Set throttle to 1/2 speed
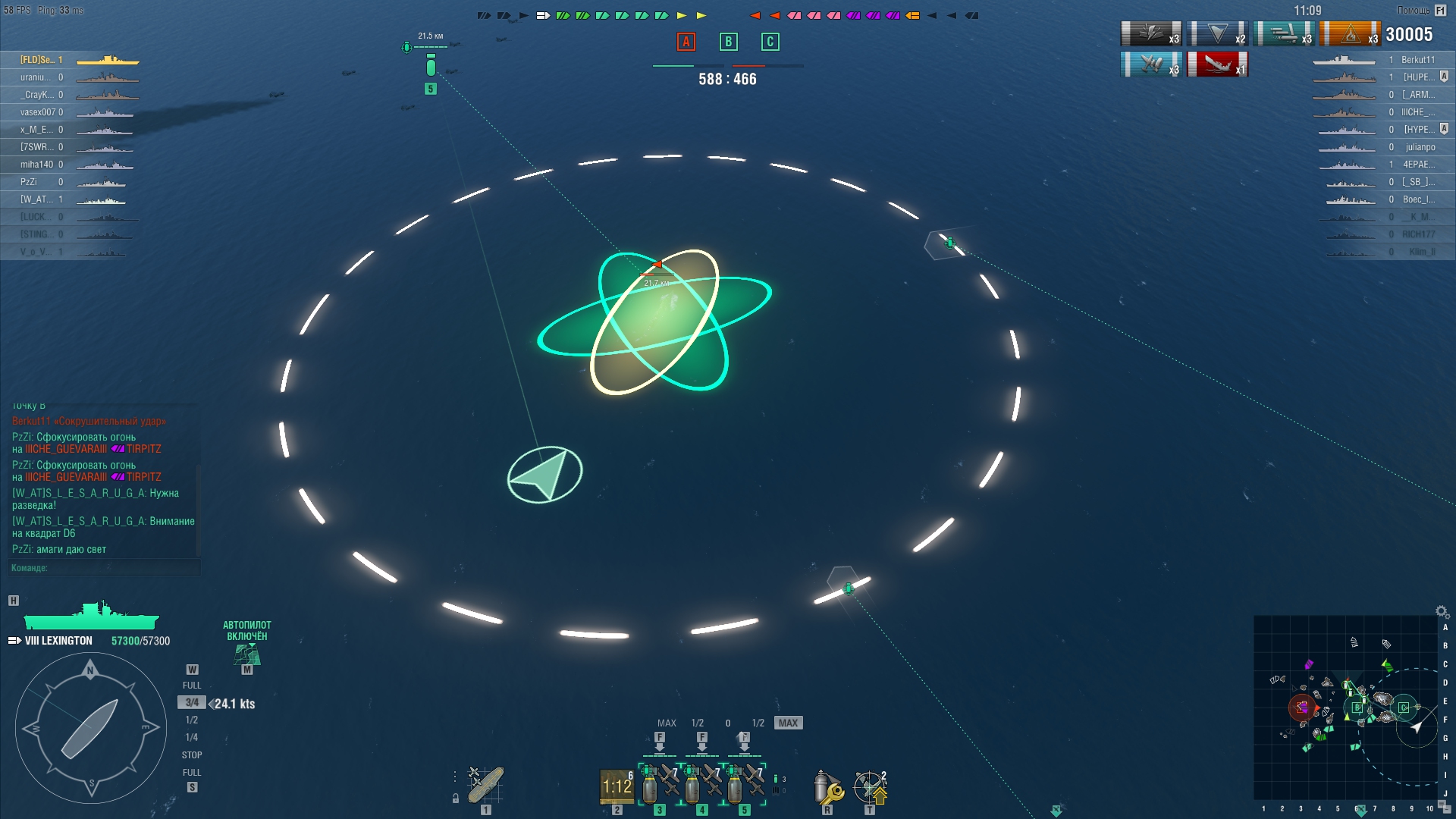 [192, 720]
